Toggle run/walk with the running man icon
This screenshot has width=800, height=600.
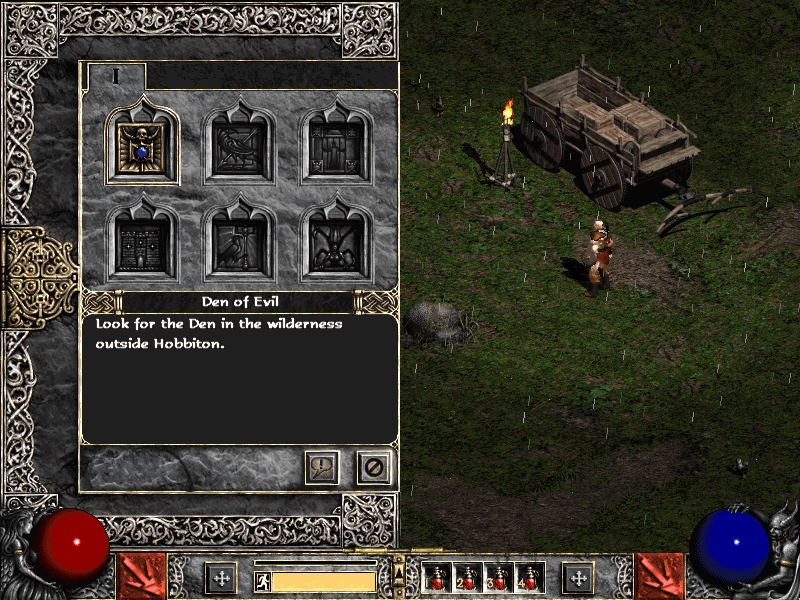[x=262, y=581]
